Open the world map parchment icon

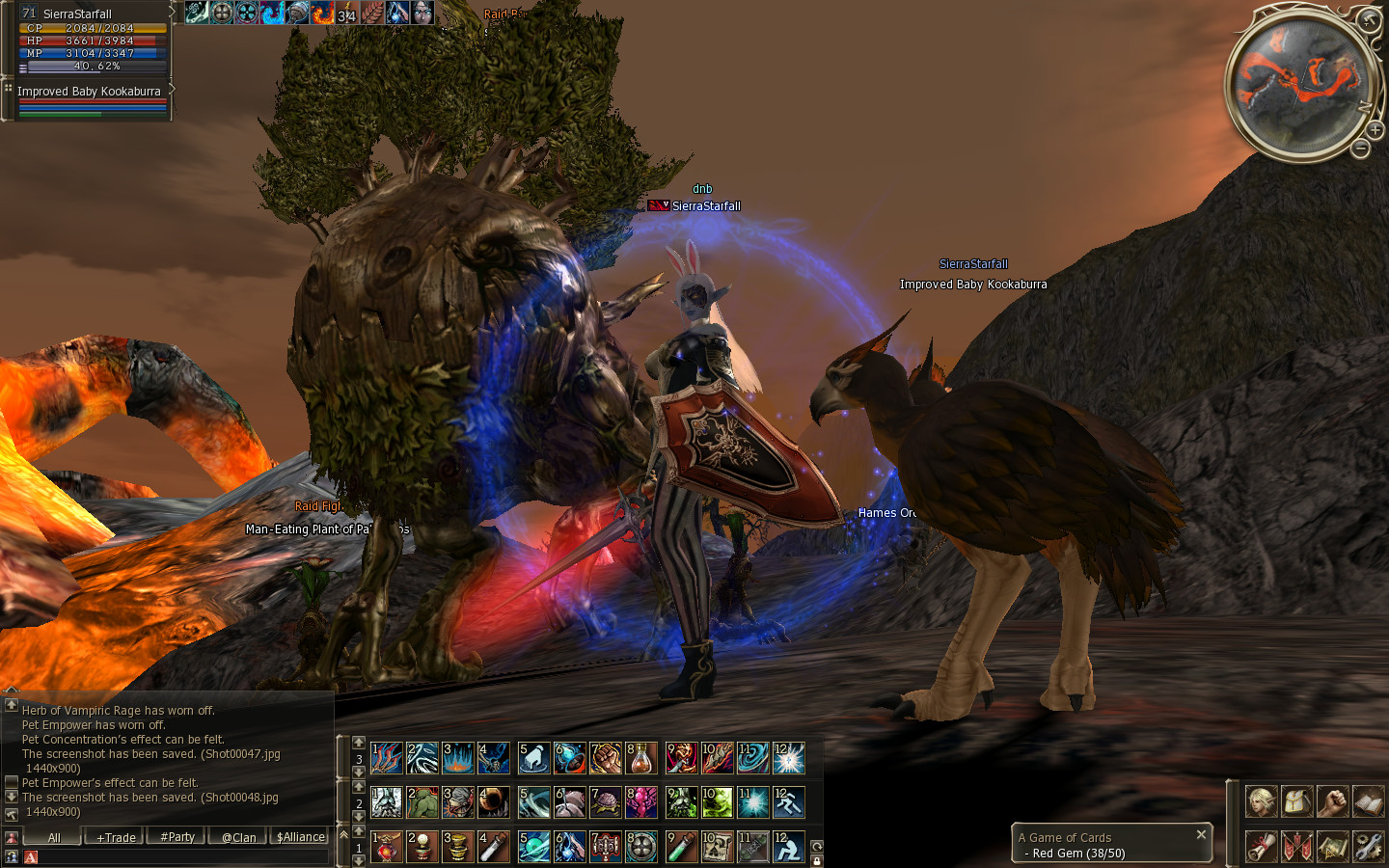click(1332, 846)
